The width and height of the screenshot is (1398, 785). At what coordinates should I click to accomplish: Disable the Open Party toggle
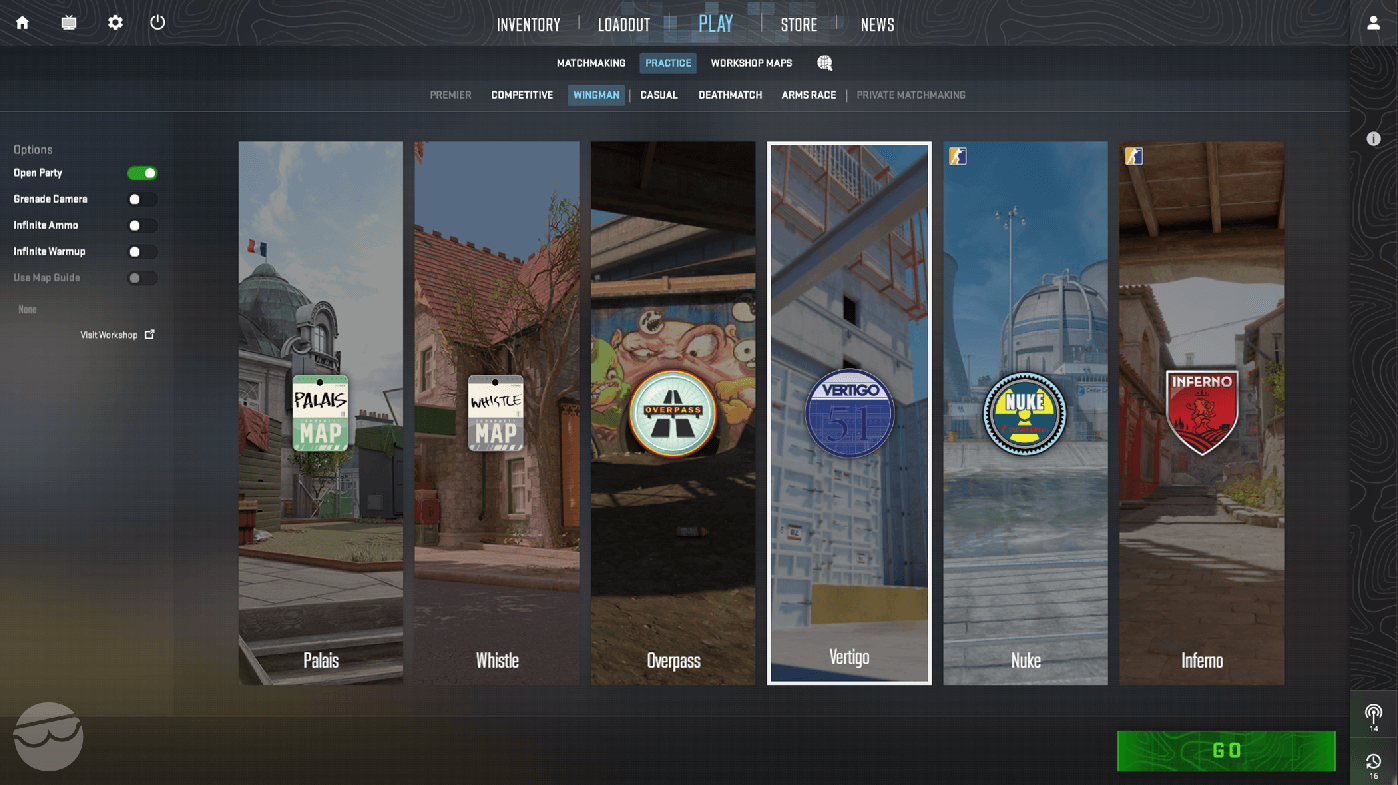click(x=143, y=172)
